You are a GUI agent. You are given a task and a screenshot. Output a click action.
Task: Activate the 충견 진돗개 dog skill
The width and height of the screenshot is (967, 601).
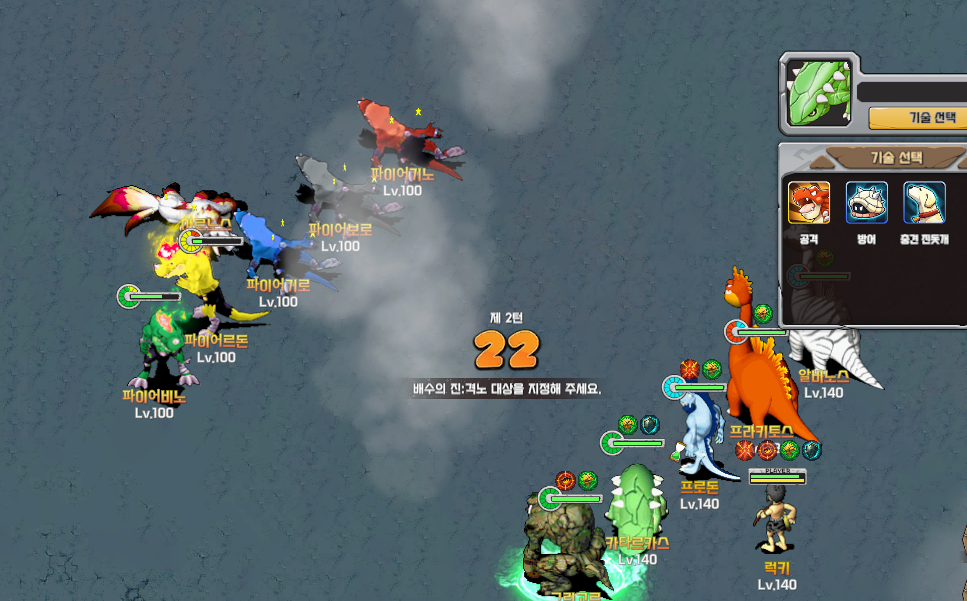(x=924, y=203)
